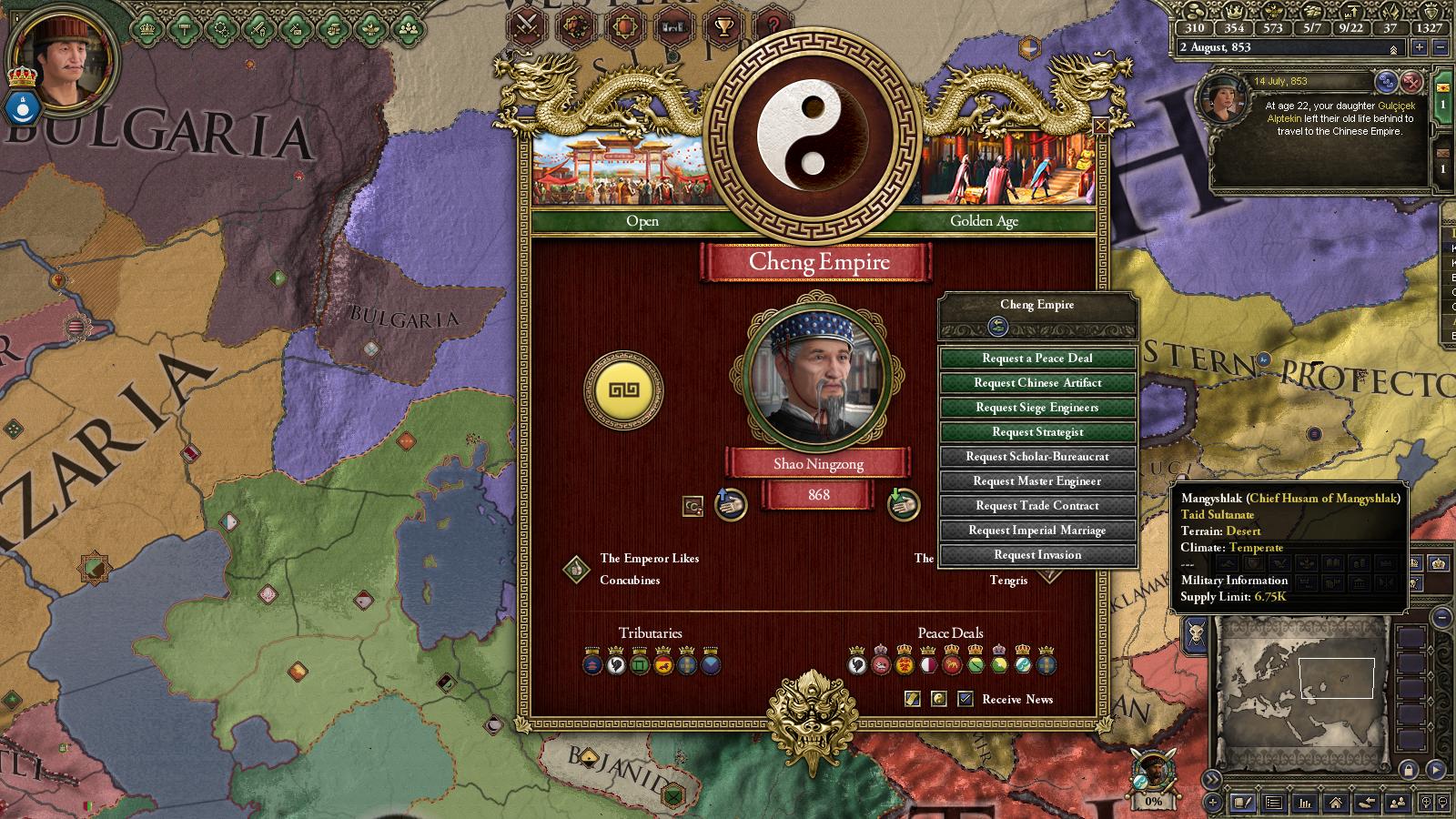This screenshot has height=819, width=1456.
Task: Select the Request Invasion option
Action: coord(1036,555)
